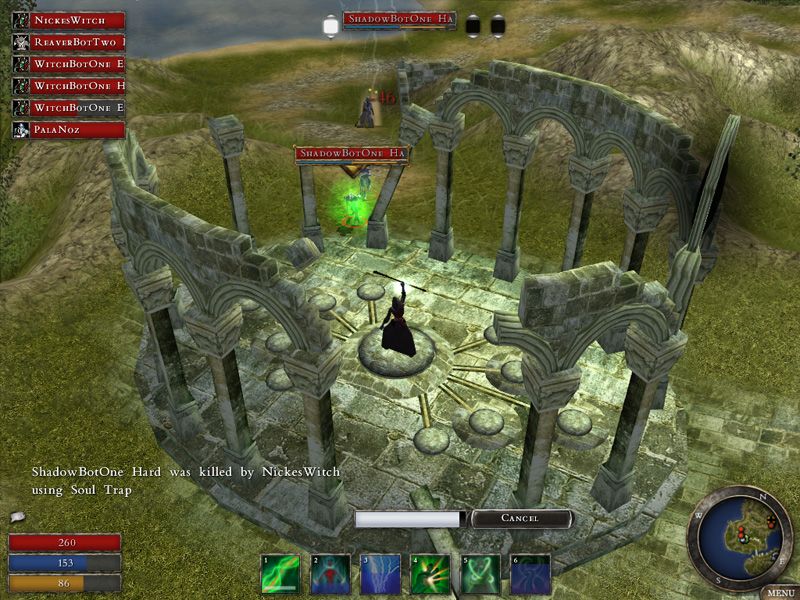Pick the WitchBotOne H player entry
Viewport: 800px width, 600px height.
68,86
